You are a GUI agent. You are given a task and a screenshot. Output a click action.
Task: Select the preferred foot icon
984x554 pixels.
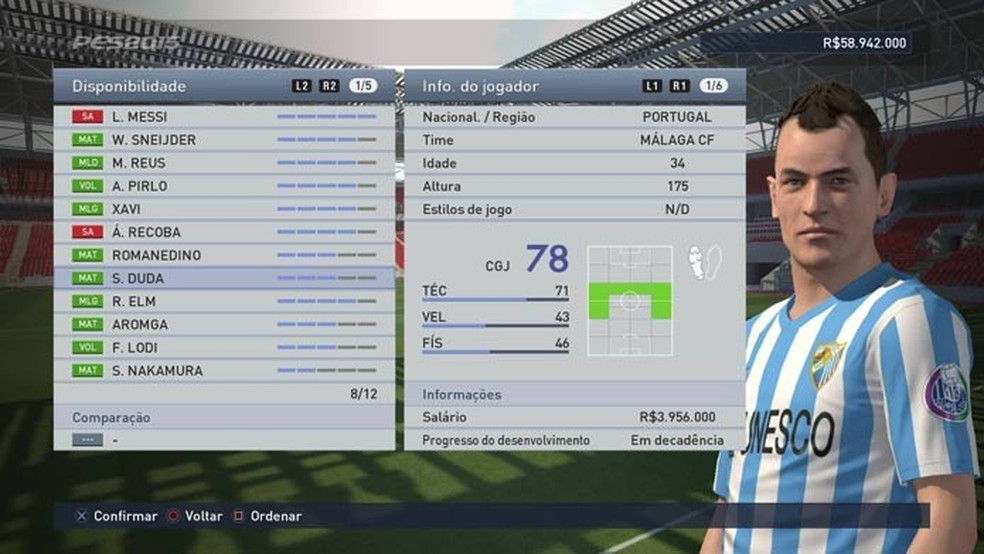pos(705,262)
